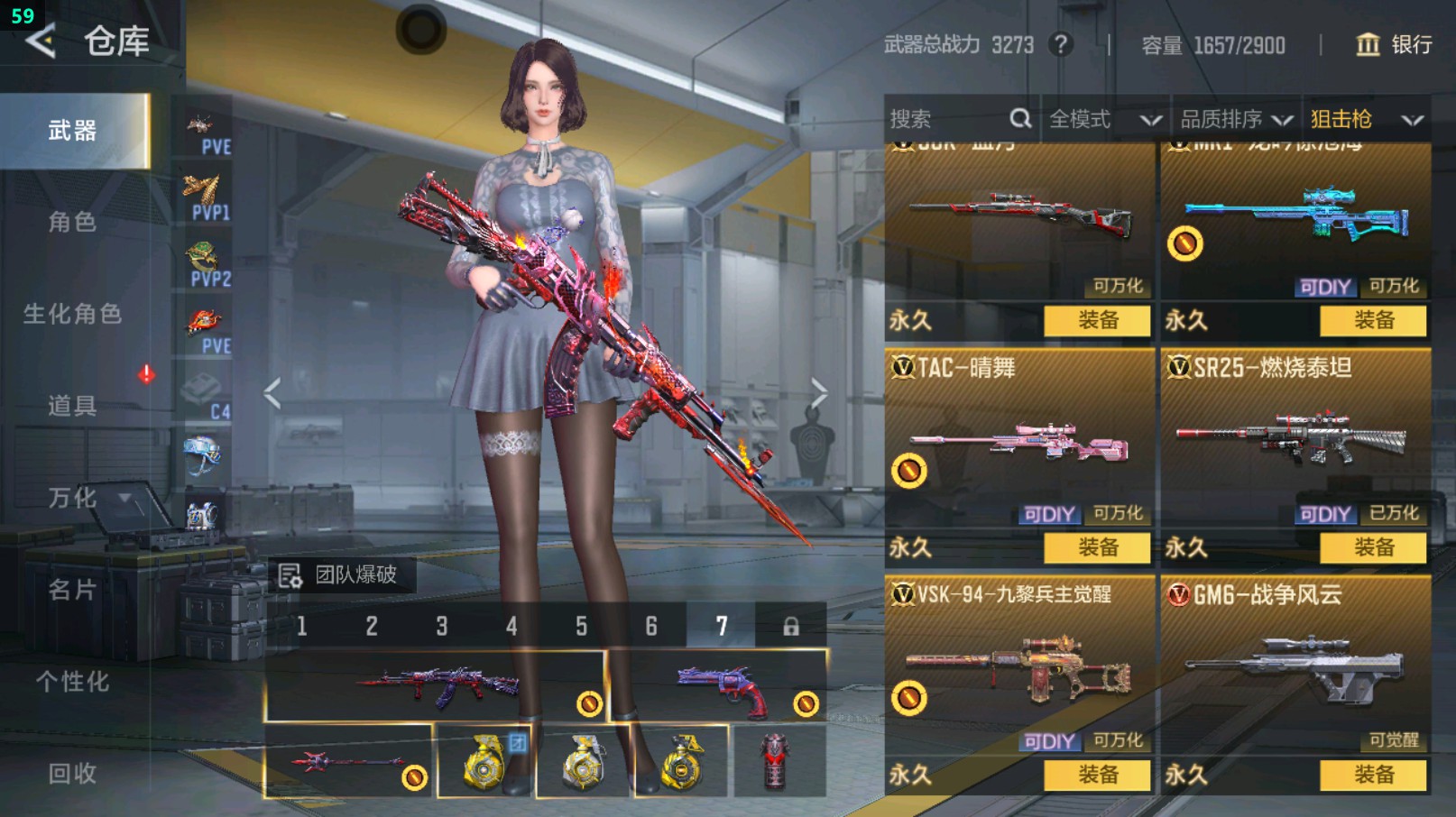Open the 全模式 mode dropdown
This screenshot has height=817, width=1456.
[1104, 119]
